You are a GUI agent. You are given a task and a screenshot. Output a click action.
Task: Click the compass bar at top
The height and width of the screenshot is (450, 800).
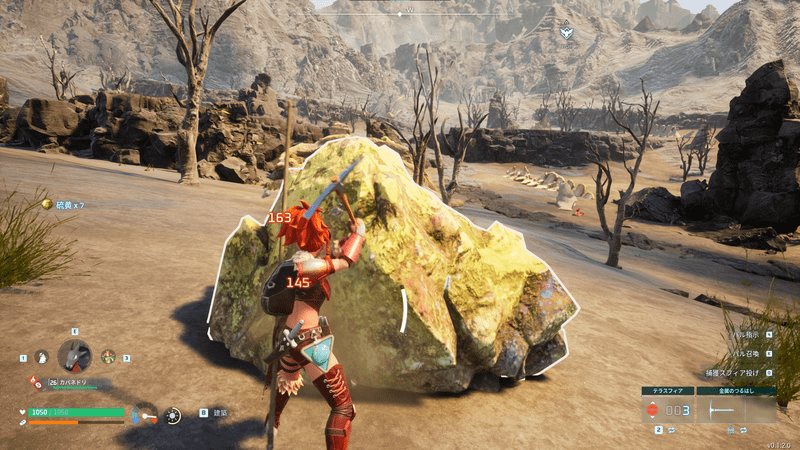point(408,12)
